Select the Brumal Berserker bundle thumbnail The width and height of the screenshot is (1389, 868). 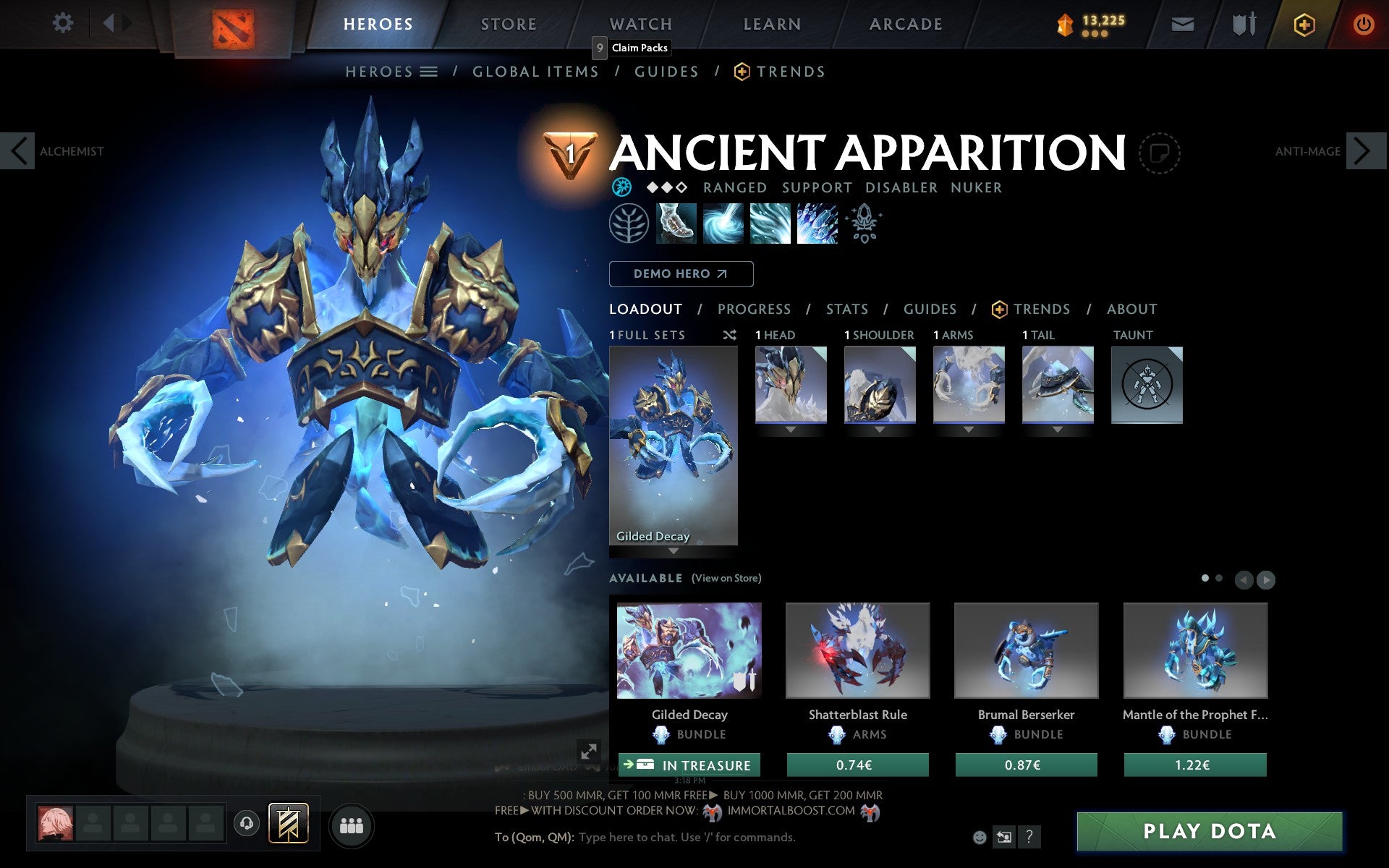coord(1026,650)
